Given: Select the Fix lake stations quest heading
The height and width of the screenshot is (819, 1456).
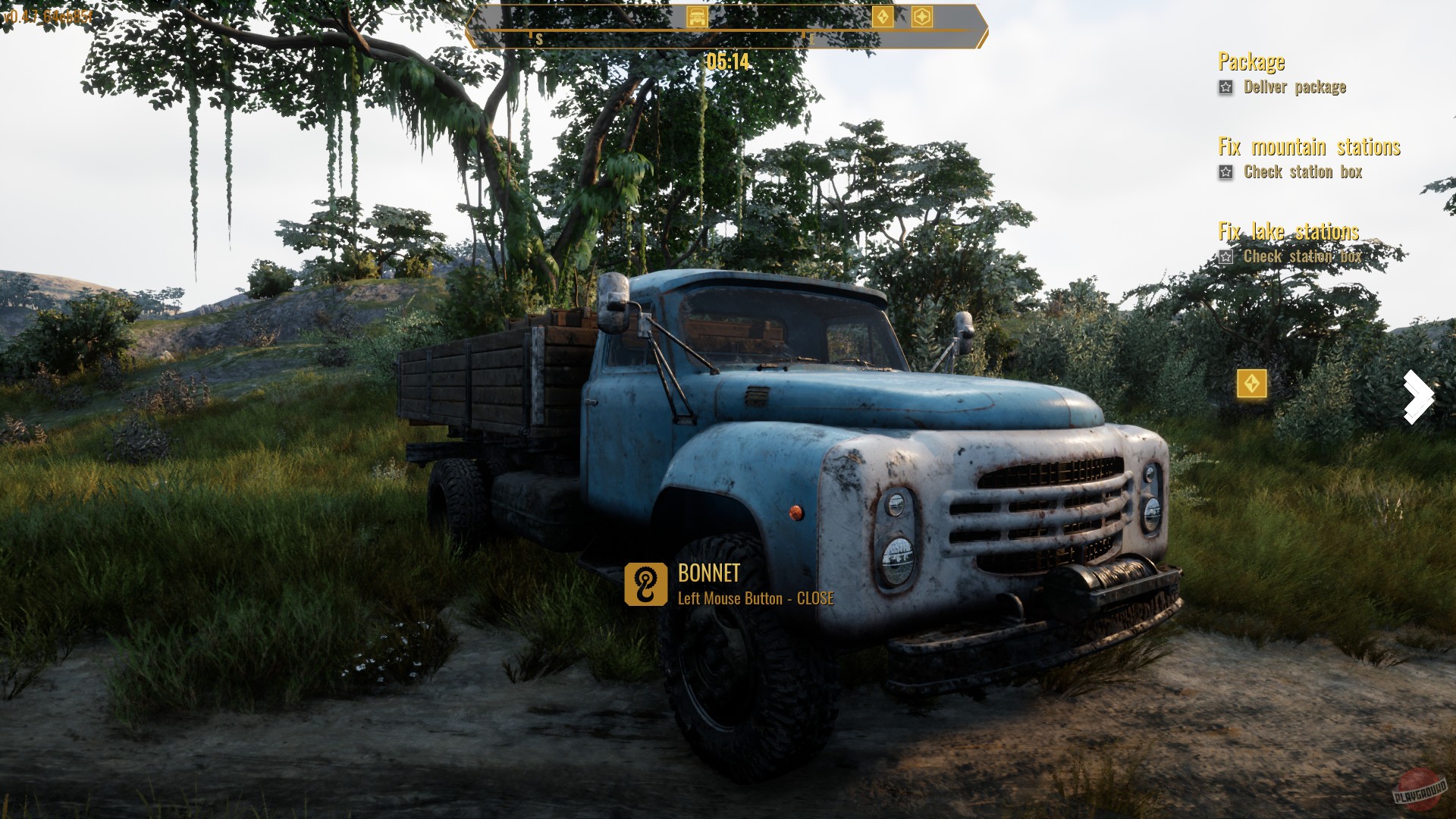Looking at the screenshot, I should (1288, 232).
